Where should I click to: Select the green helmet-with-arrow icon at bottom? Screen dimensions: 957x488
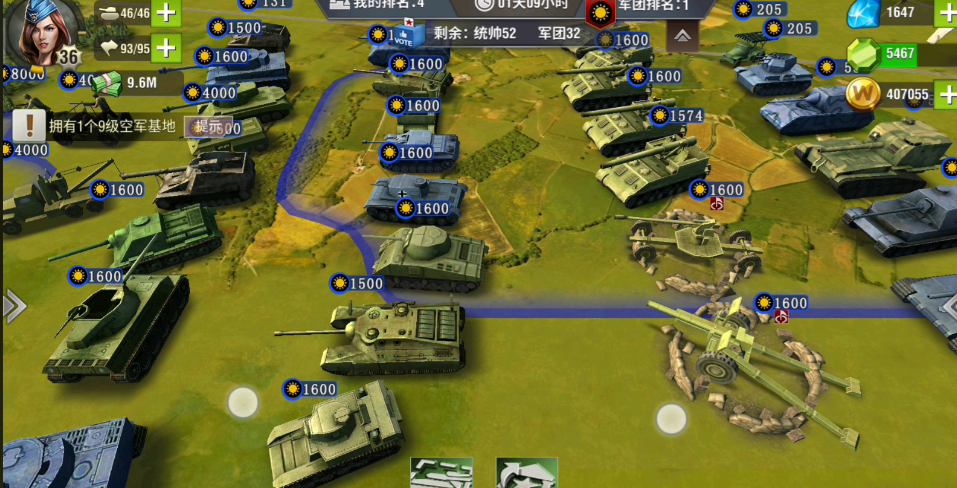click(x=527, y=473)
